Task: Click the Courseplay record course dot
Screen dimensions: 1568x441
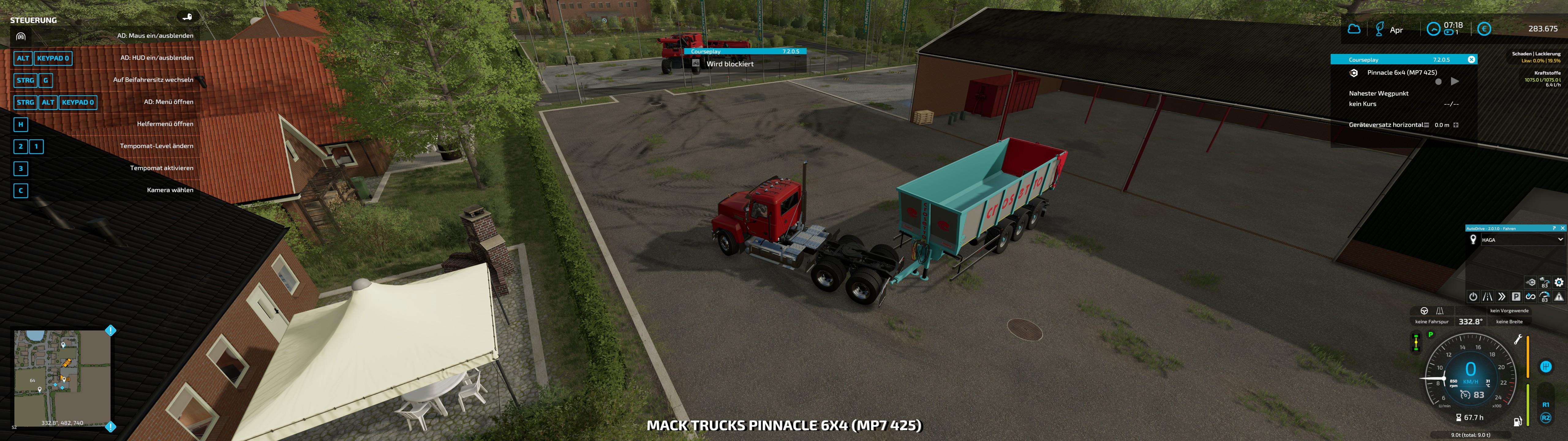Action: [1438, 82]
